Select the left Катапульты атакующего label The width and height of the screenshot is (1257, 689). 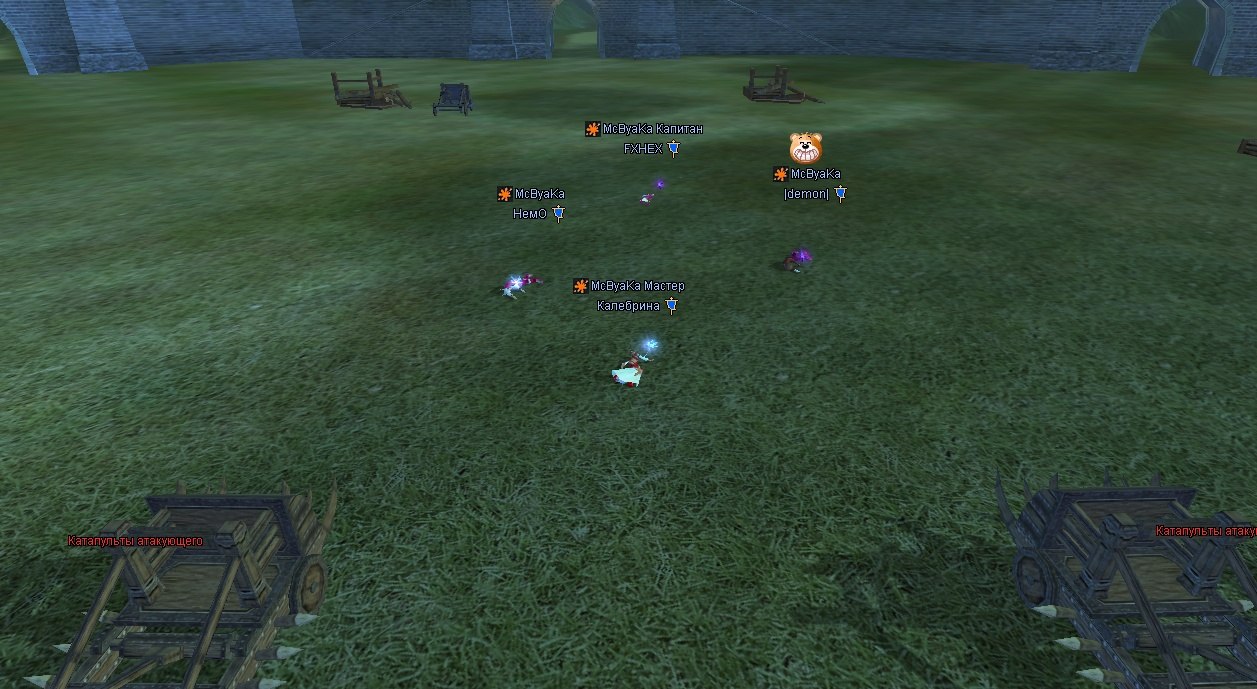tap(135, 541)
